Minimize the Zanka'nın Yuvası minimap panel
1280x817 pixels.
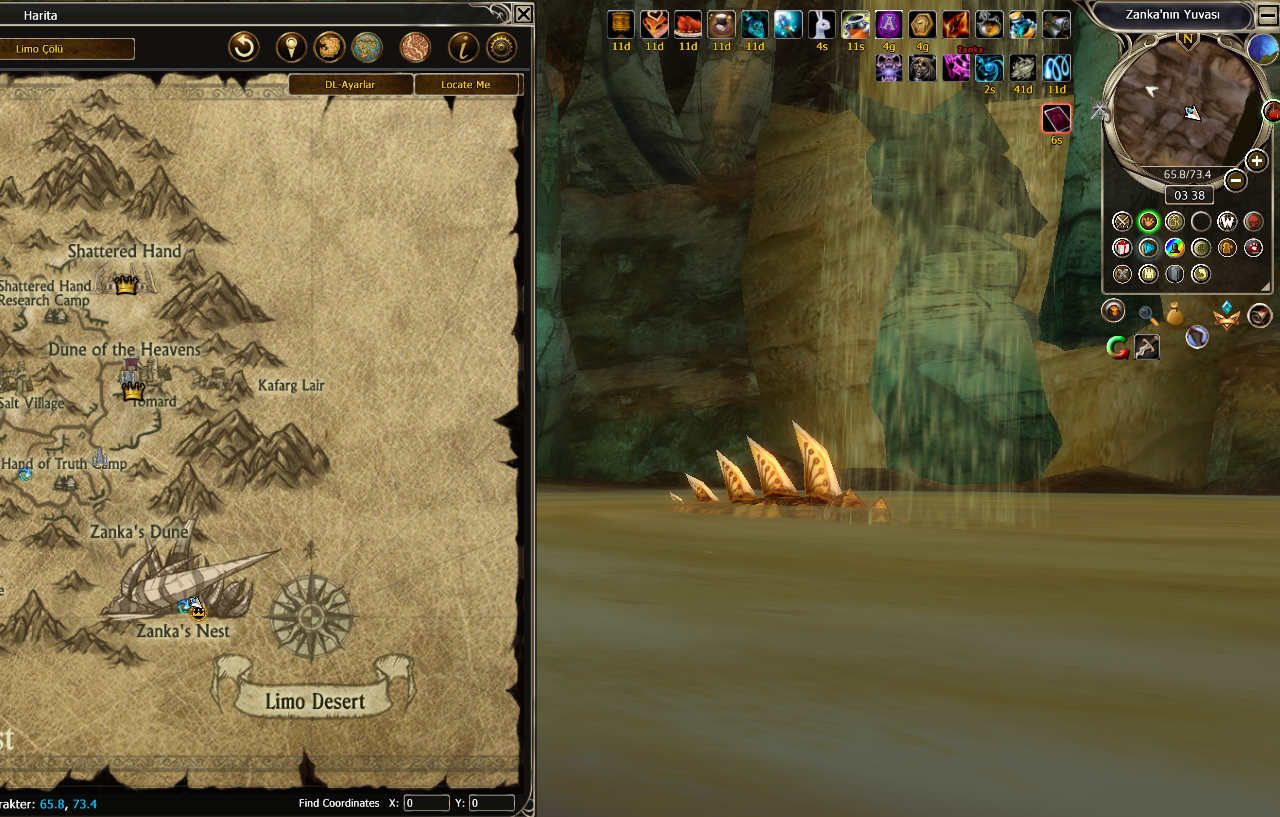1267,15
